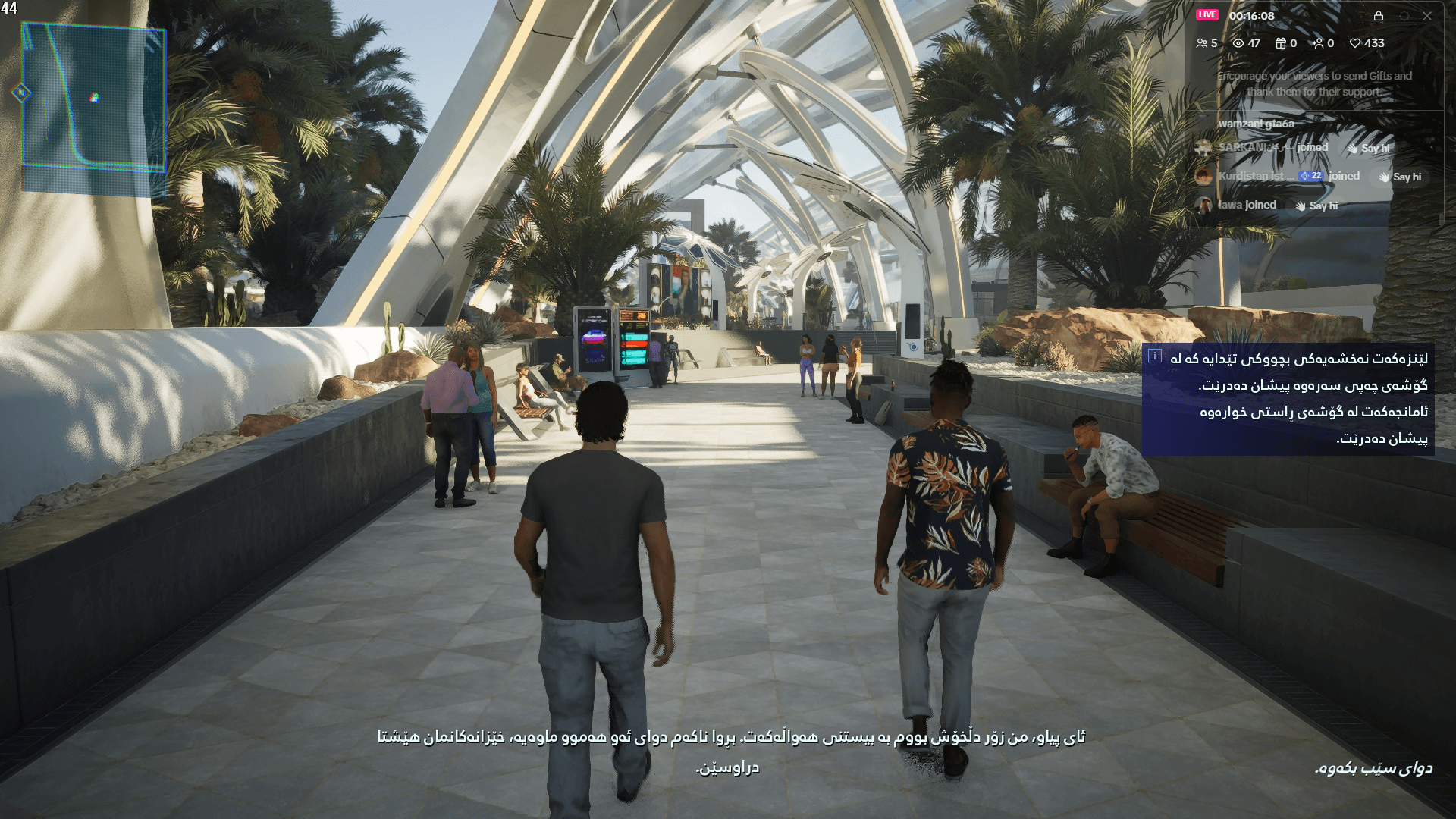This screenshot has height=819, width=1456.
Task: Click lawa's avatar in the chat list
Action: [1203, 205]
